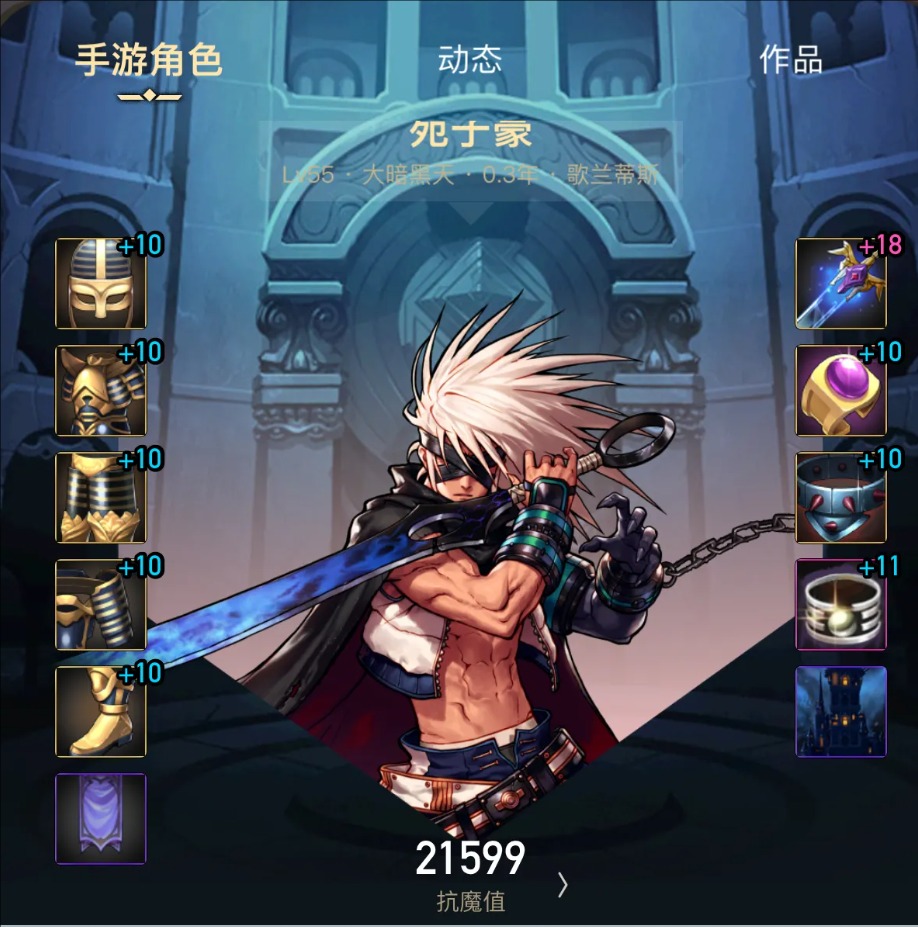The height and width of the screenshot is (927, 918).
Task: Choose the +11 silver ring slot
Action: [841, 605]
